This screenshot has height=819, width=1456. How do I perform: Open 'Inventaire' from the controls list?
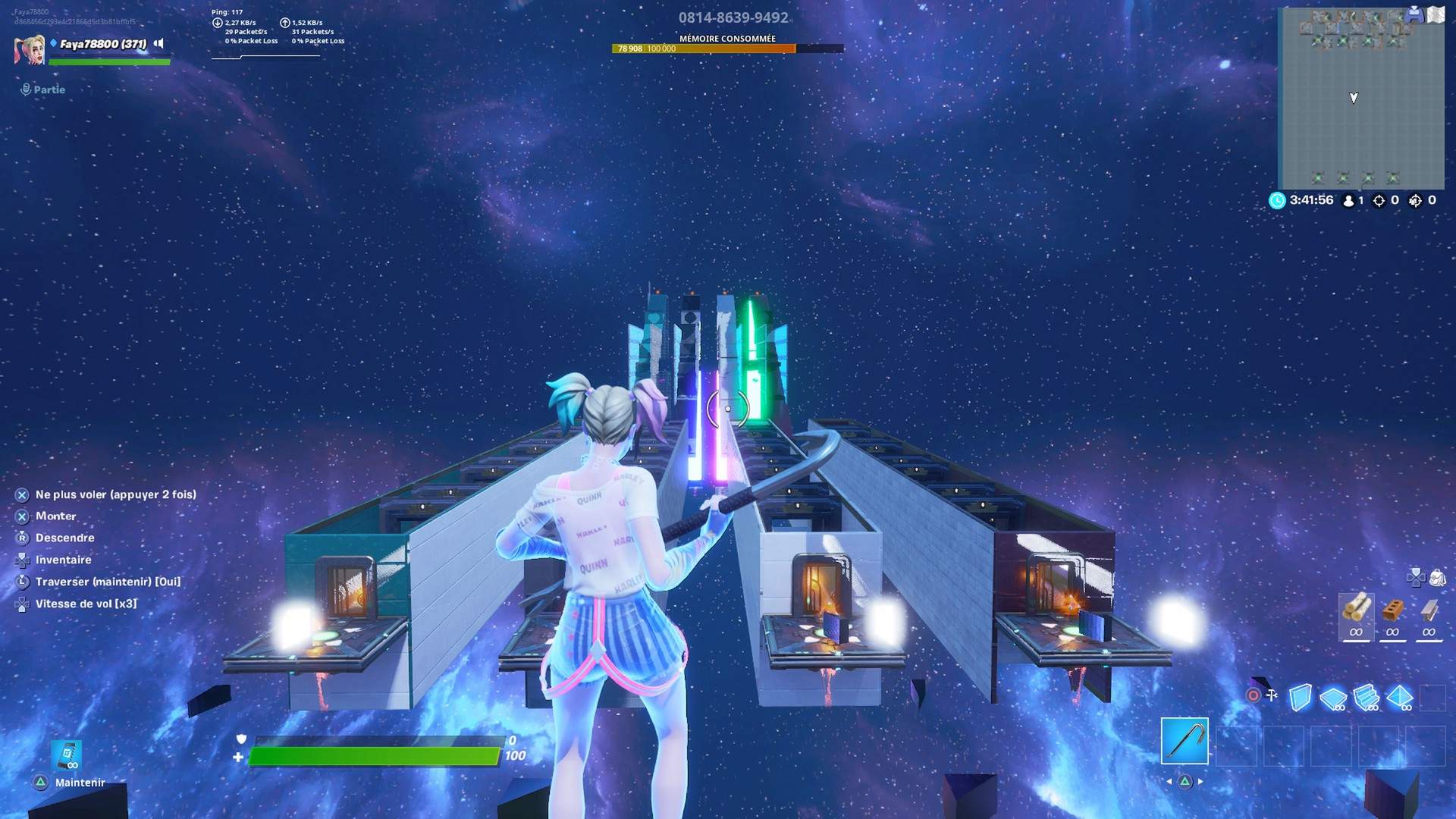[64, 560]
